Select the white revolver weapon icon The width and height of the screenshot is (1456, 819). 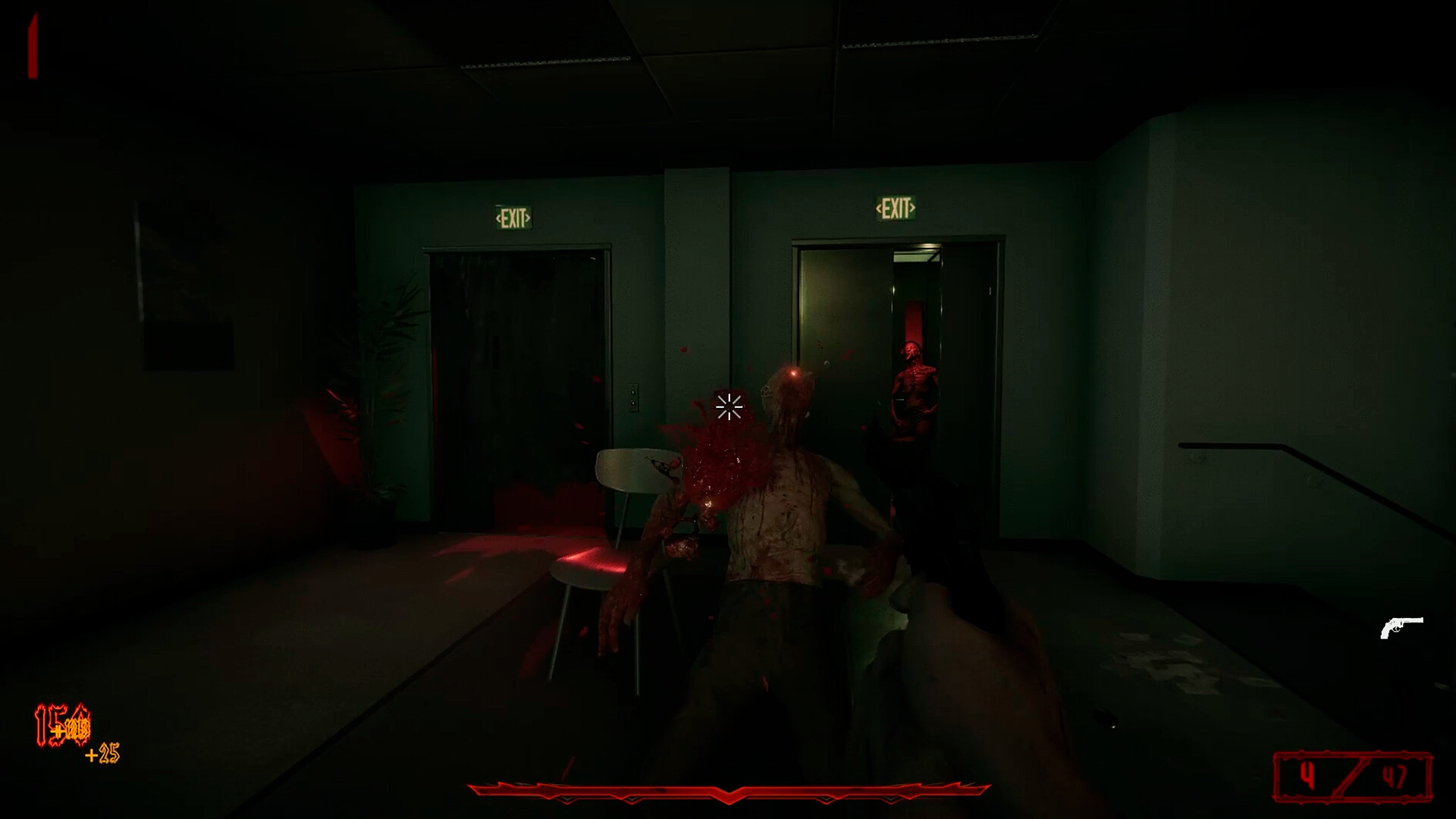pyautogui.click(x=1401, y=627)
